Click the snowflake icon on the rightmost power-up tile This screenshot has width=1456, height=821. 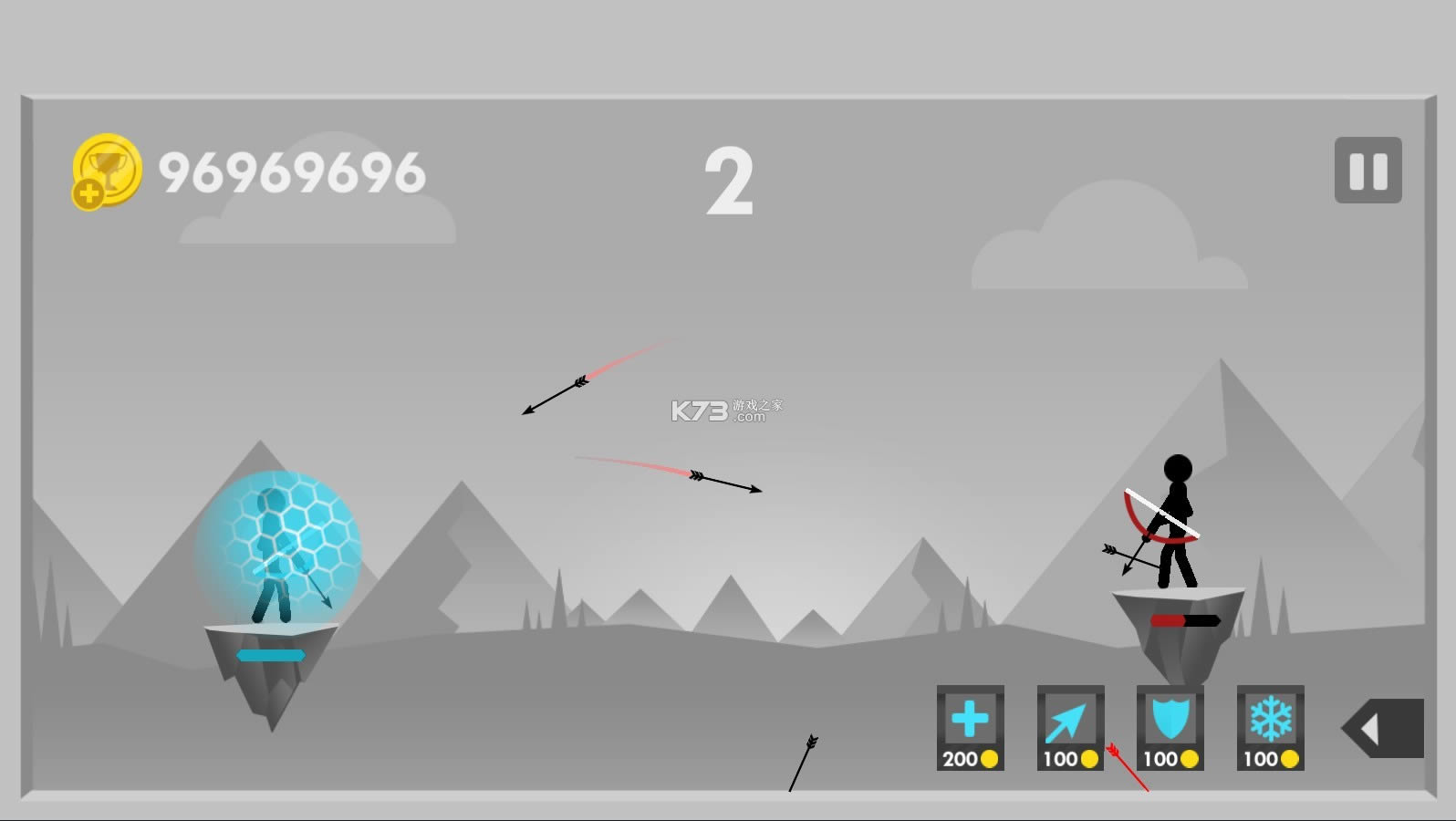click(1269, 719)
